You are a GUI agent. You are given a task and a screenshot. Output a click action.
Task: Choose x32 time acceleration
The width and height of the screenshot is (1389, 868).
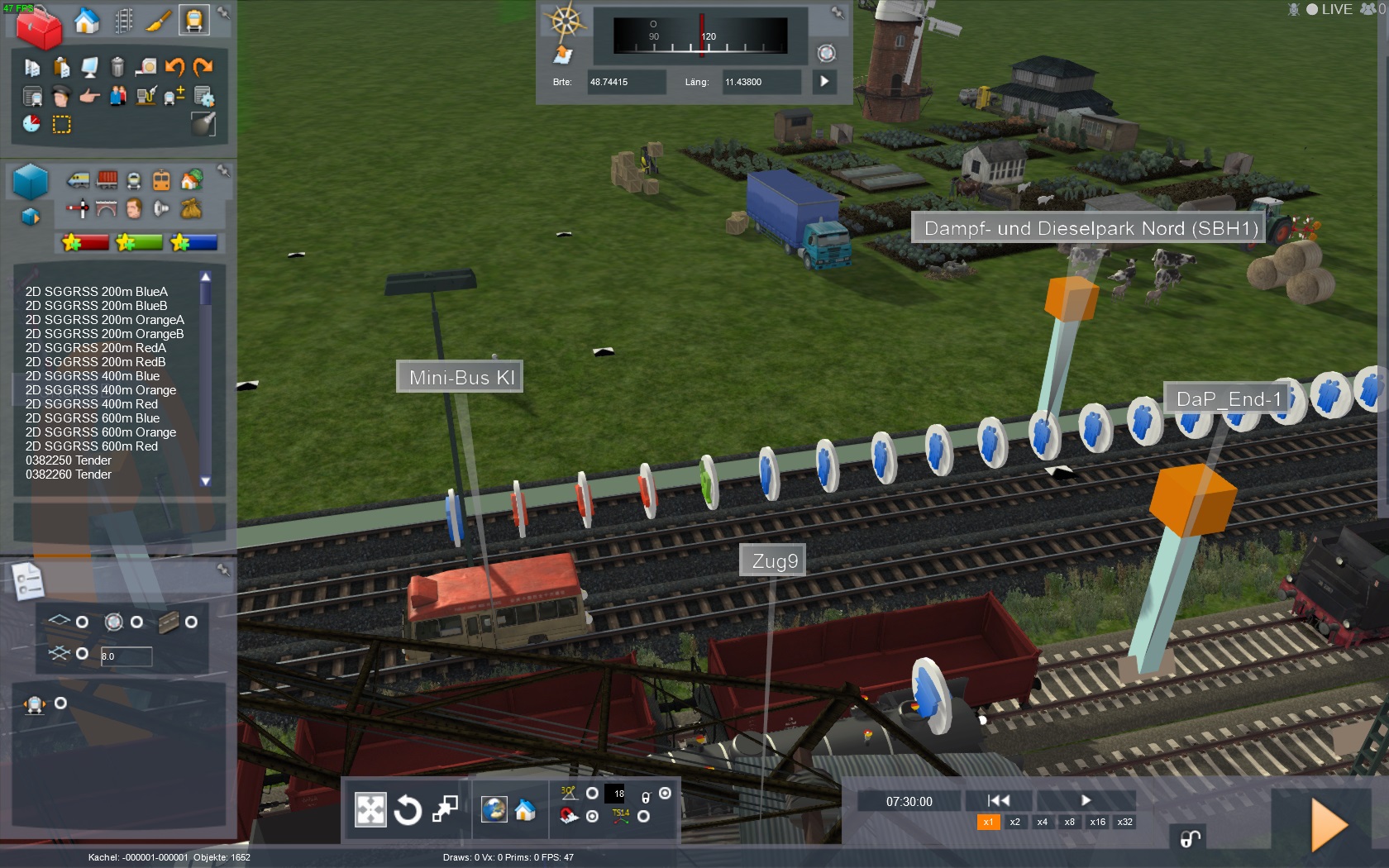[1125, 822]
